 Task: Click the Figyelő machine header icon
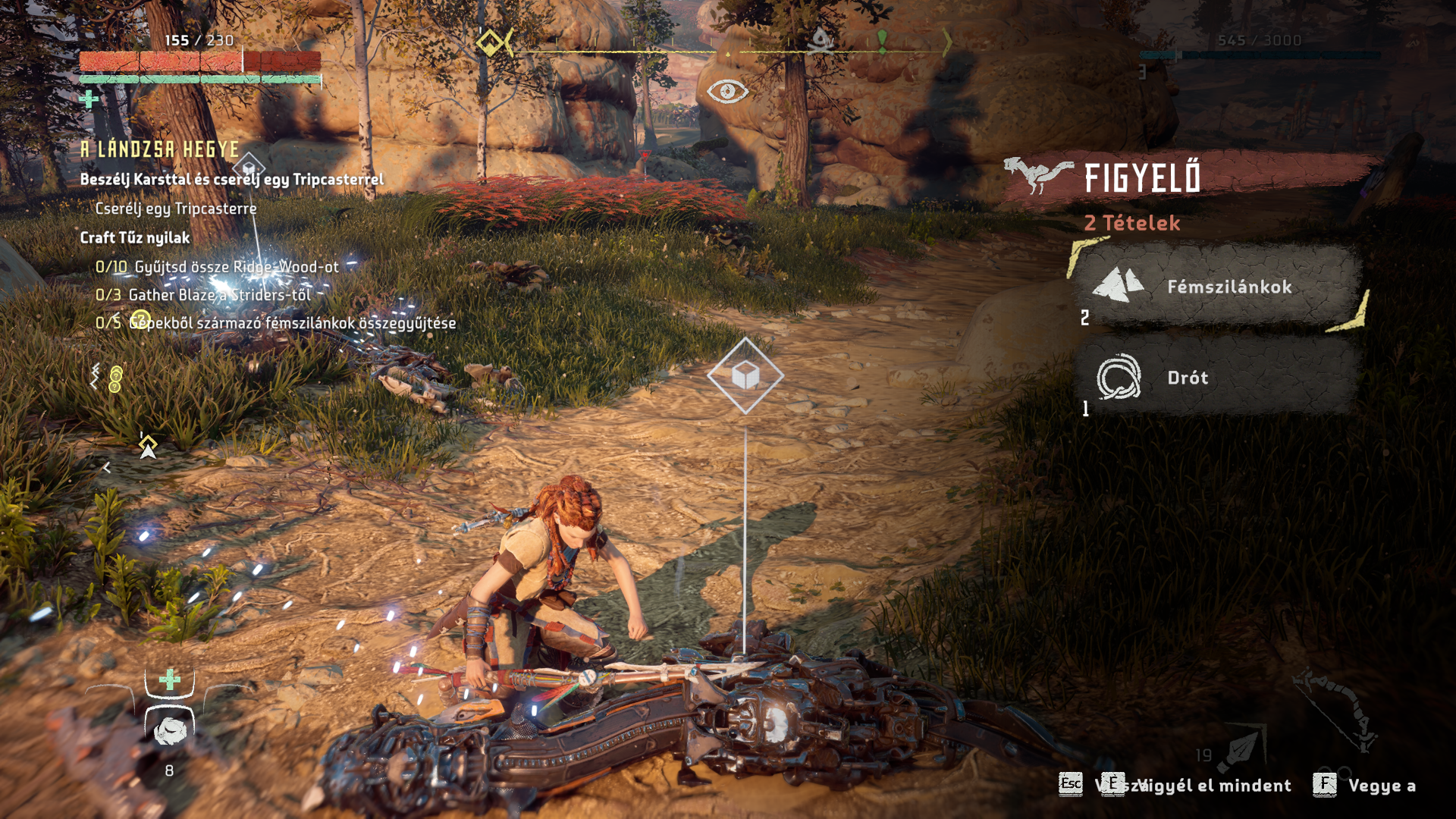coord(1038,175)
